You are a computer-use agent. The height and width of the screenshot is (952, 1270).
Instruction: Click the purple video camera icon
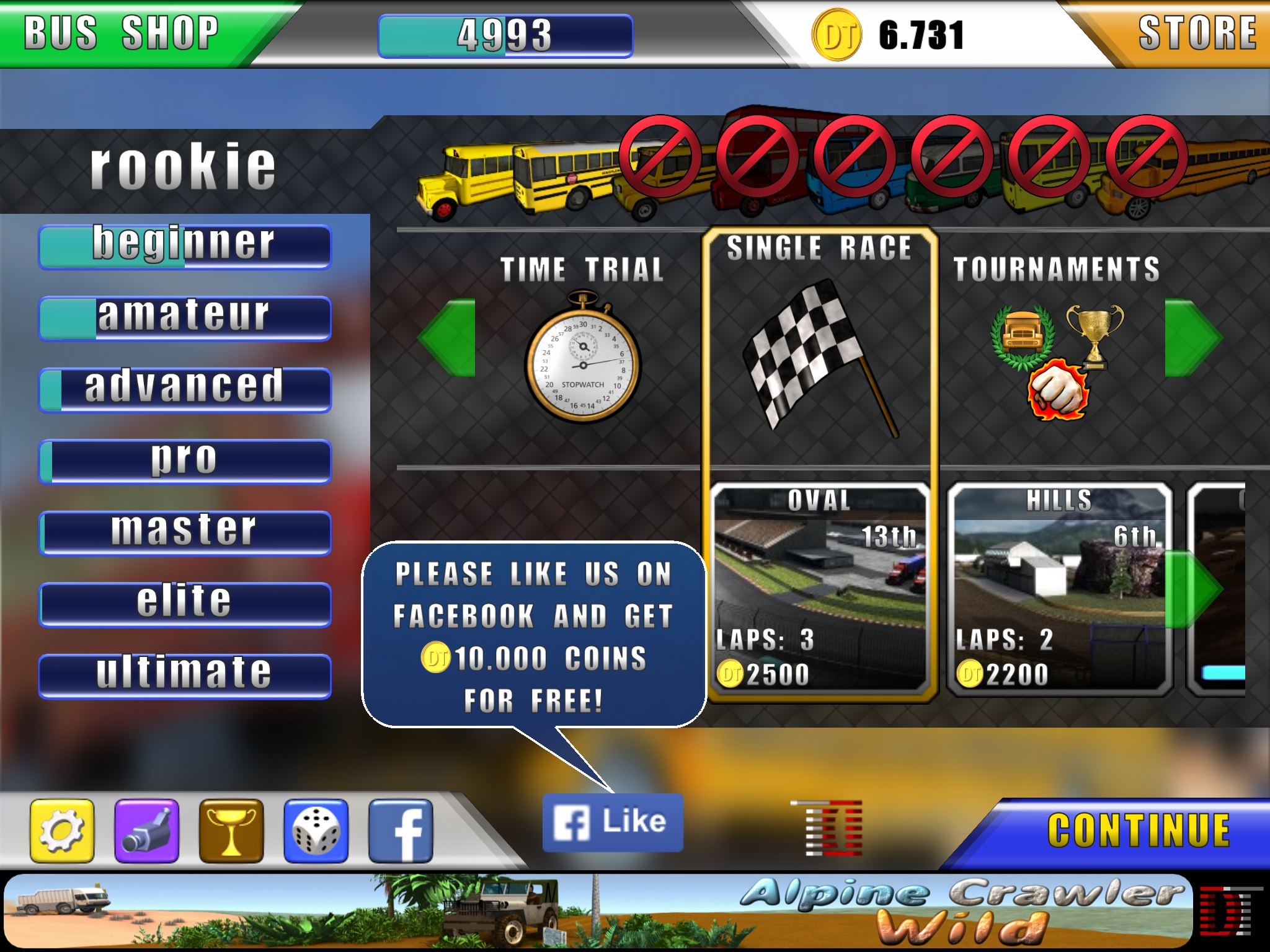click(147, 831)
